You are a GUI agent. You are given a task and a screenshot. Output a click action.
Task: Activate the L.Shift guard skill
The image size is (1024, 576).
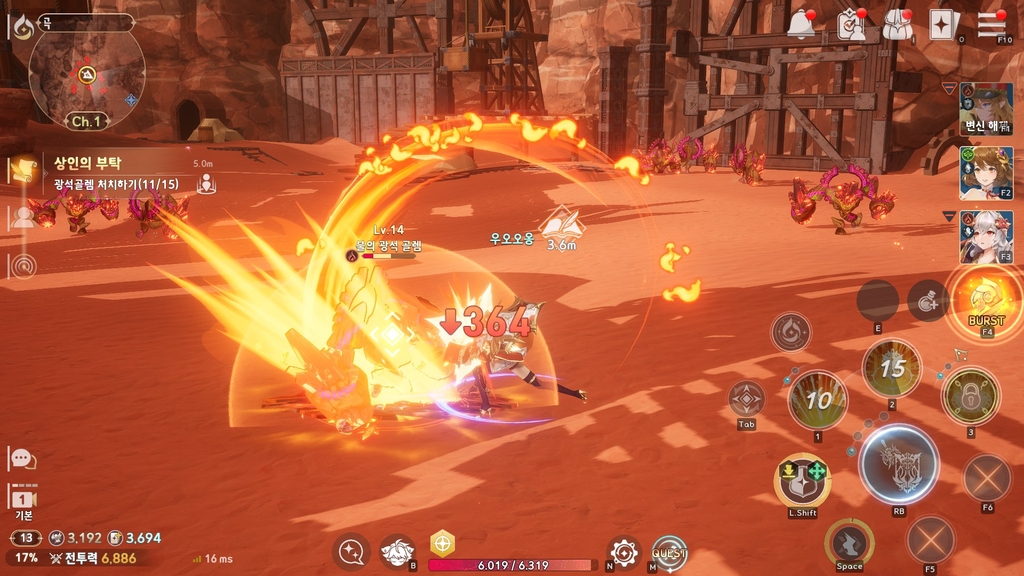802,480
